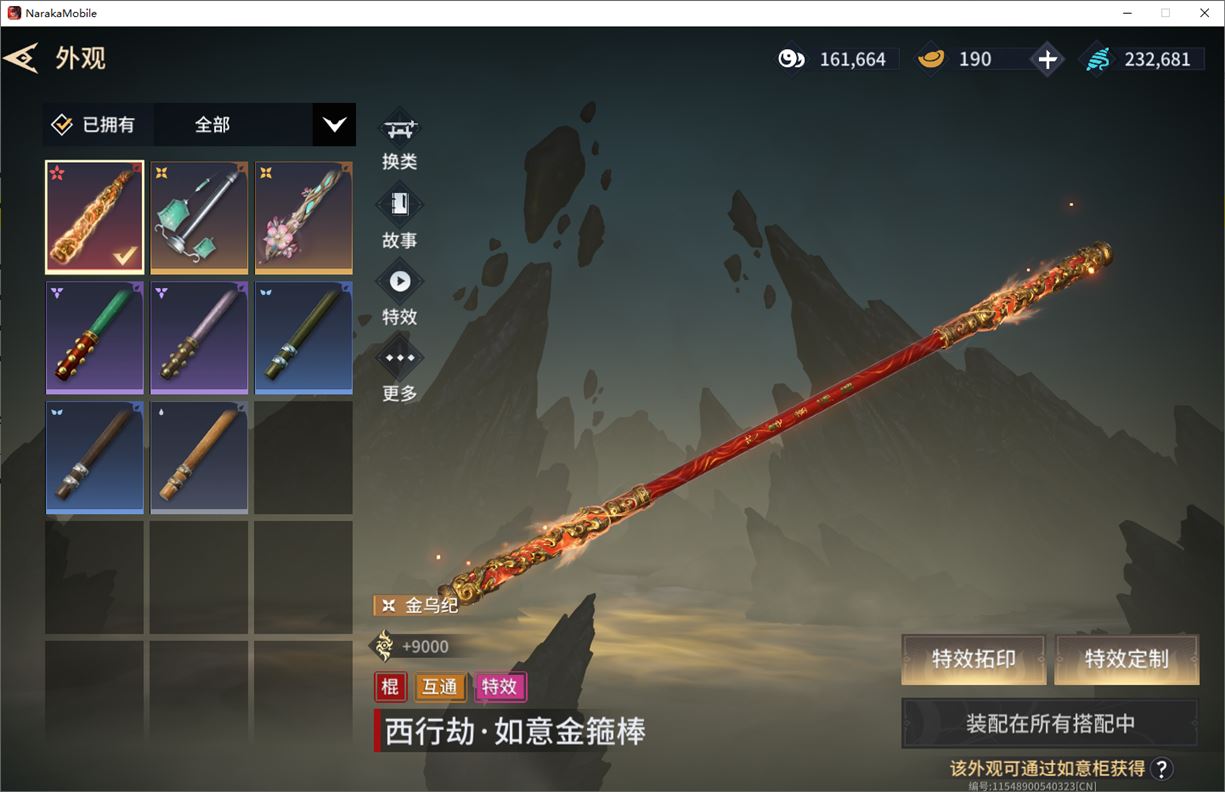This screenshot has height=792, width=1225.
Task: Choose the pale purple staff skin
Action: coord(199,337)
